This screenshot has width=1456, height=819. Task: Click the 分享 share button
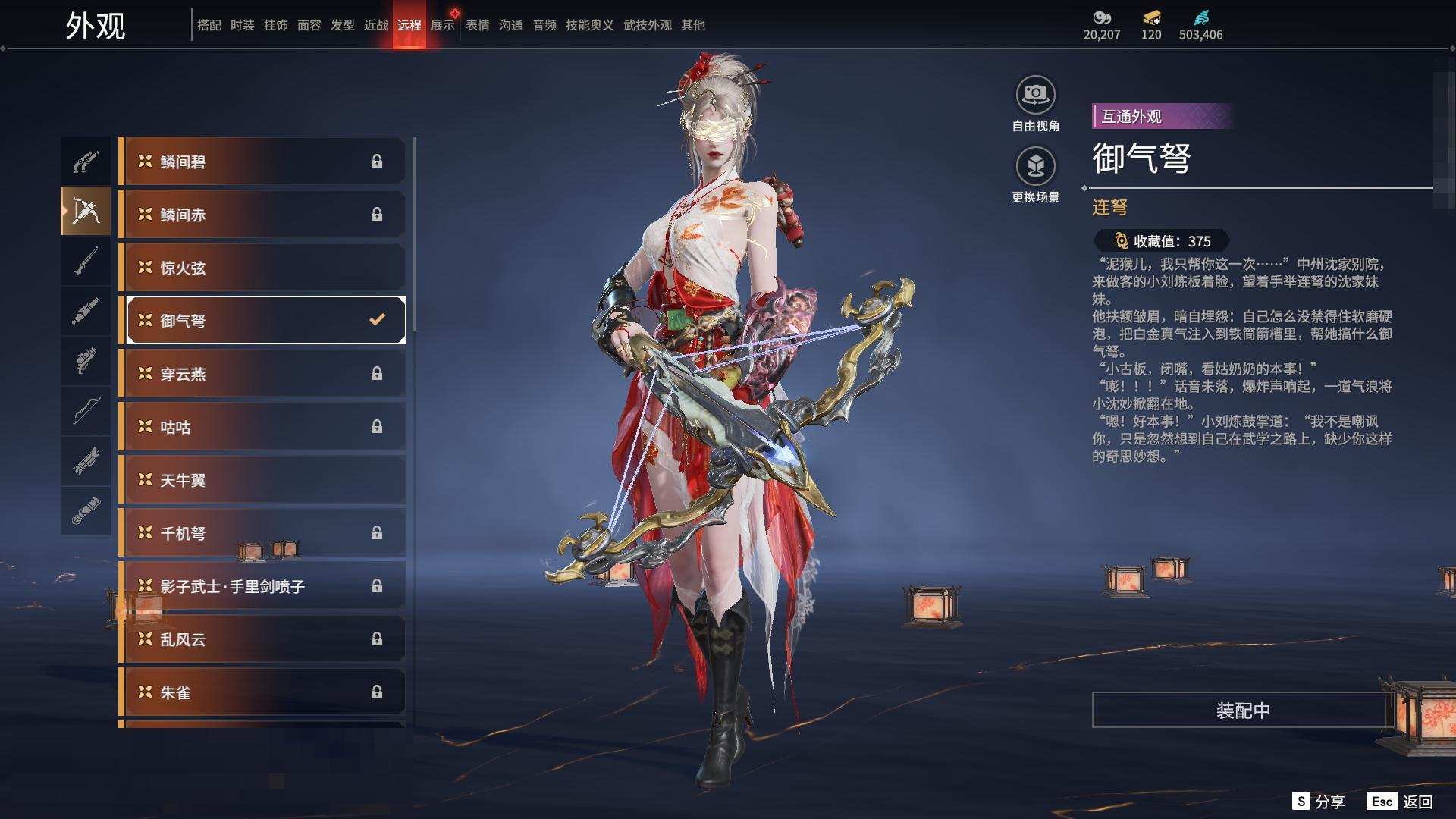pyautogui.click(x=1319, y=802)
